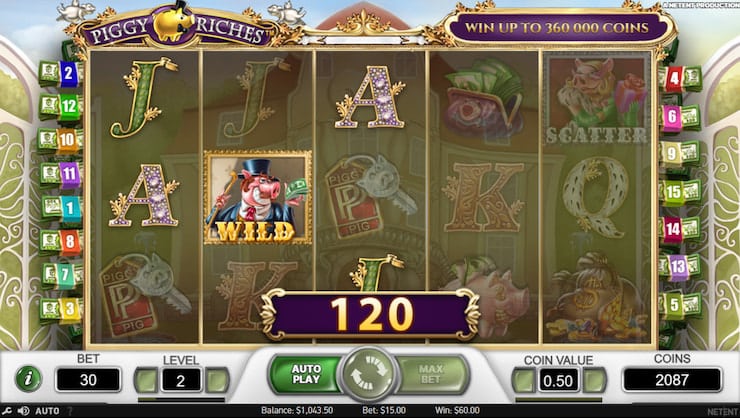740x418 pixels.
Task: Highlight payline marker 10
Action: 68,140
